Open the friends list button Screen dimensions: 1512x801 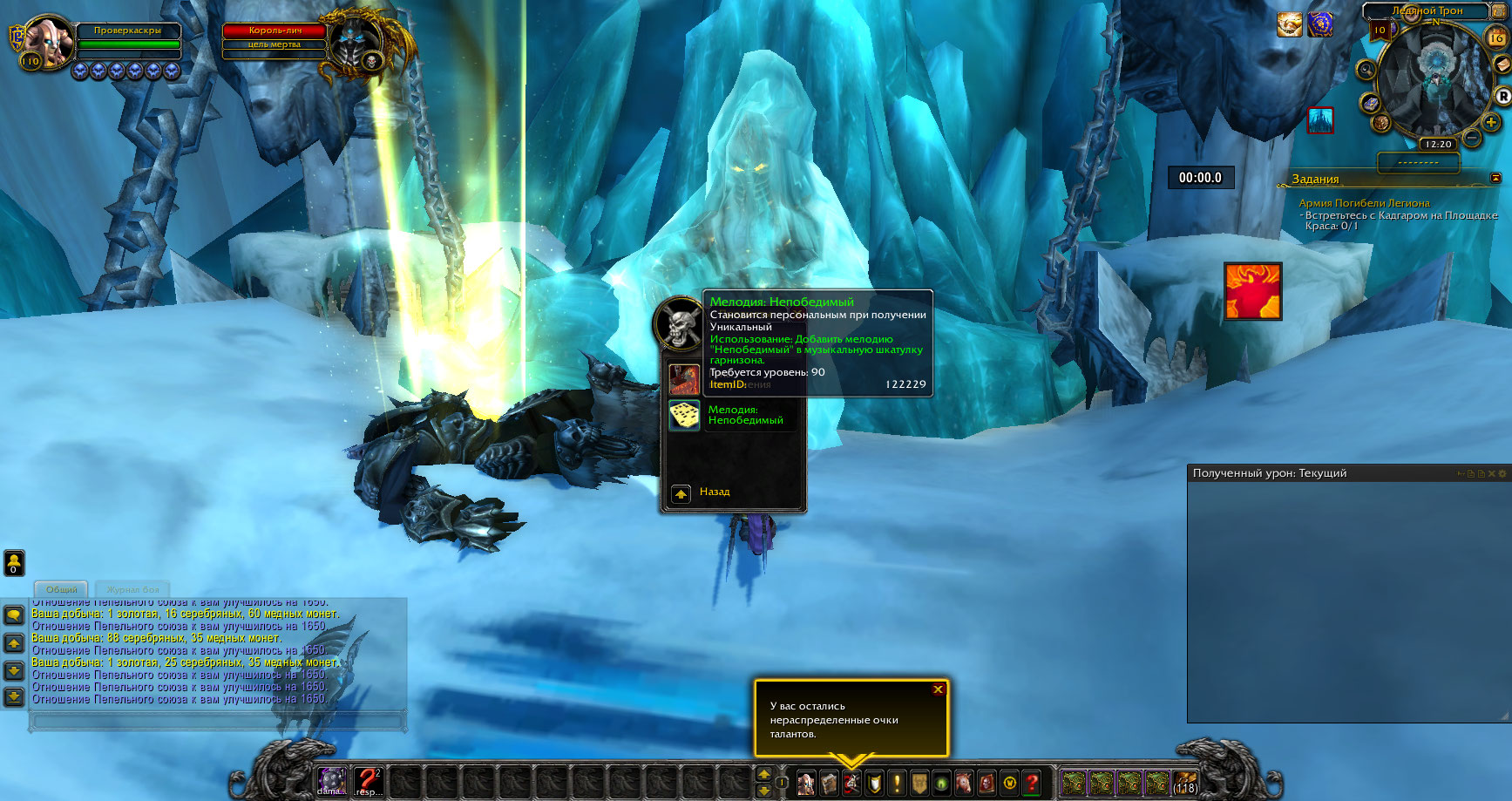[14, 562]
